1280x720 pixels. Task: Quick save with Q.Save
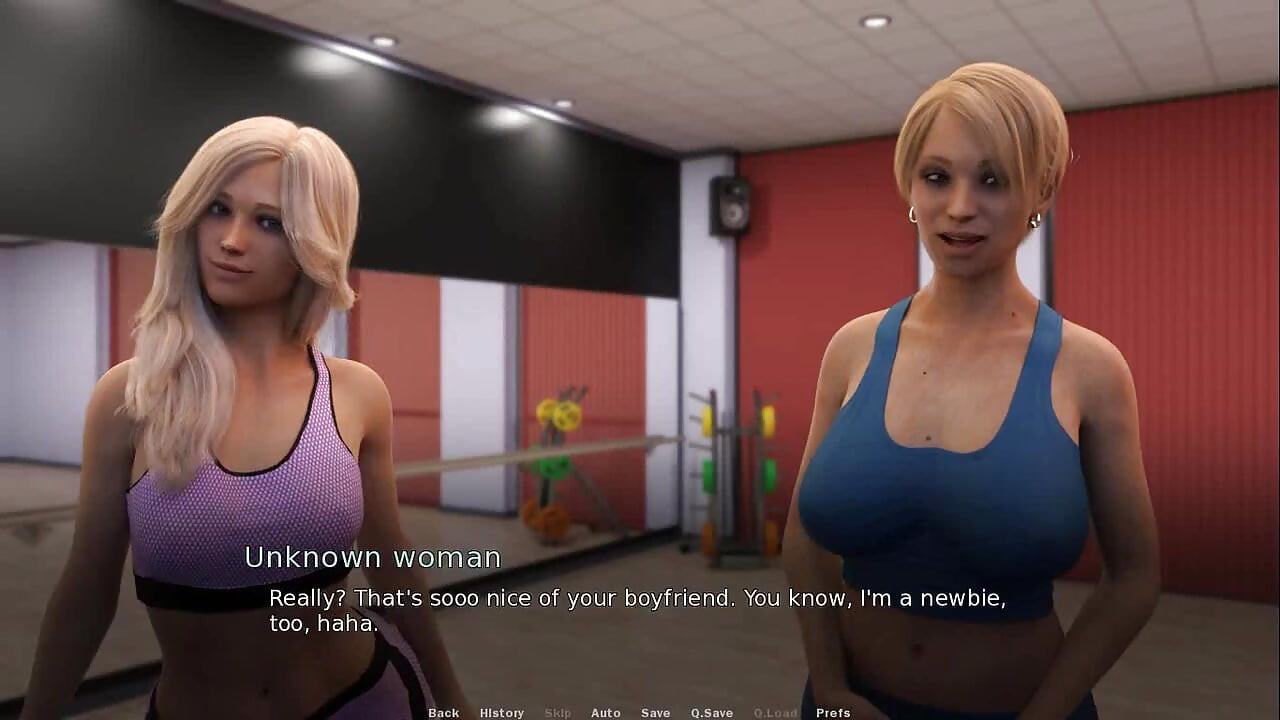(711, 713)
